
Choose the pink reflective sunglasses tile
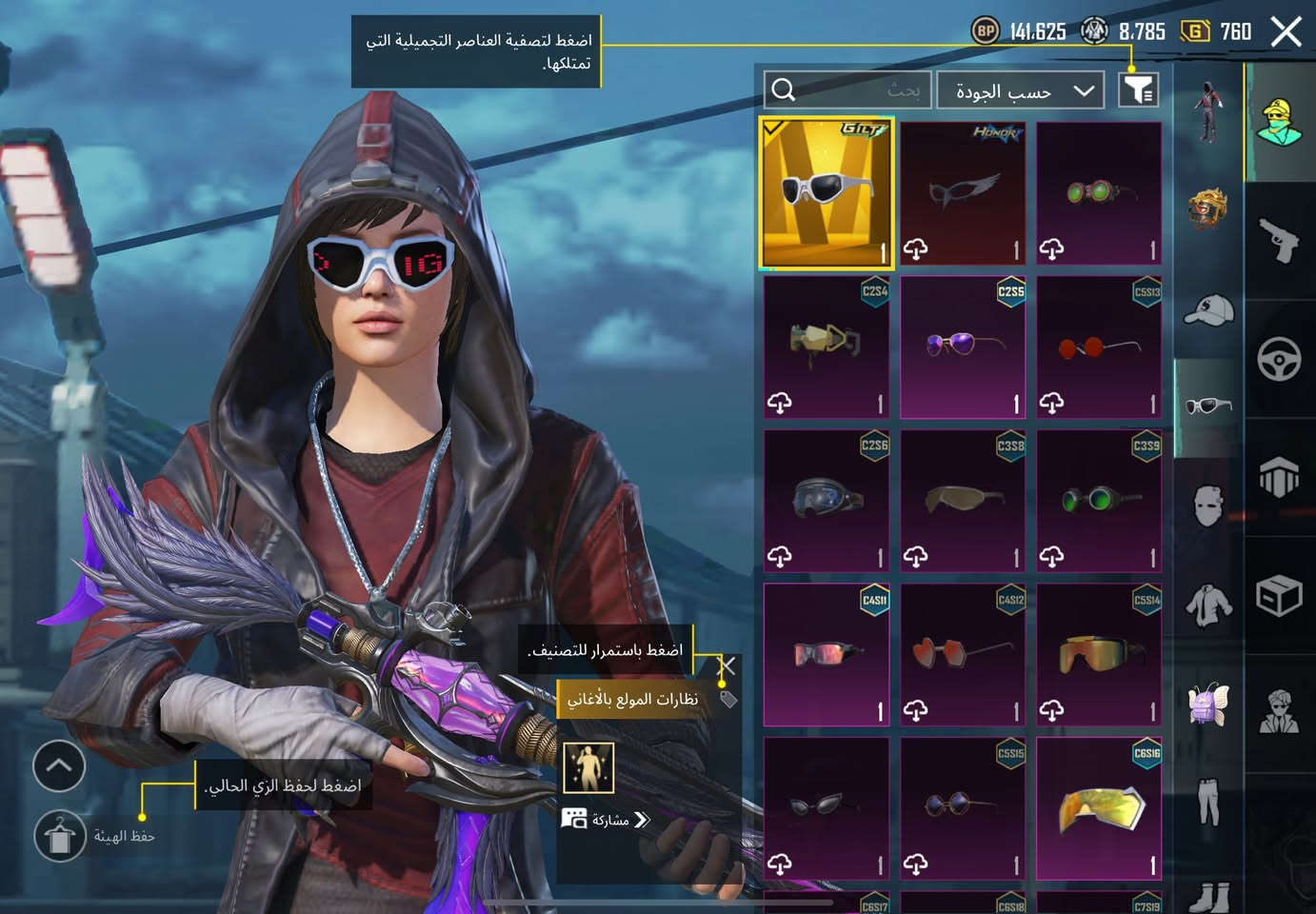pyautogui.click(x=826, y=655)
